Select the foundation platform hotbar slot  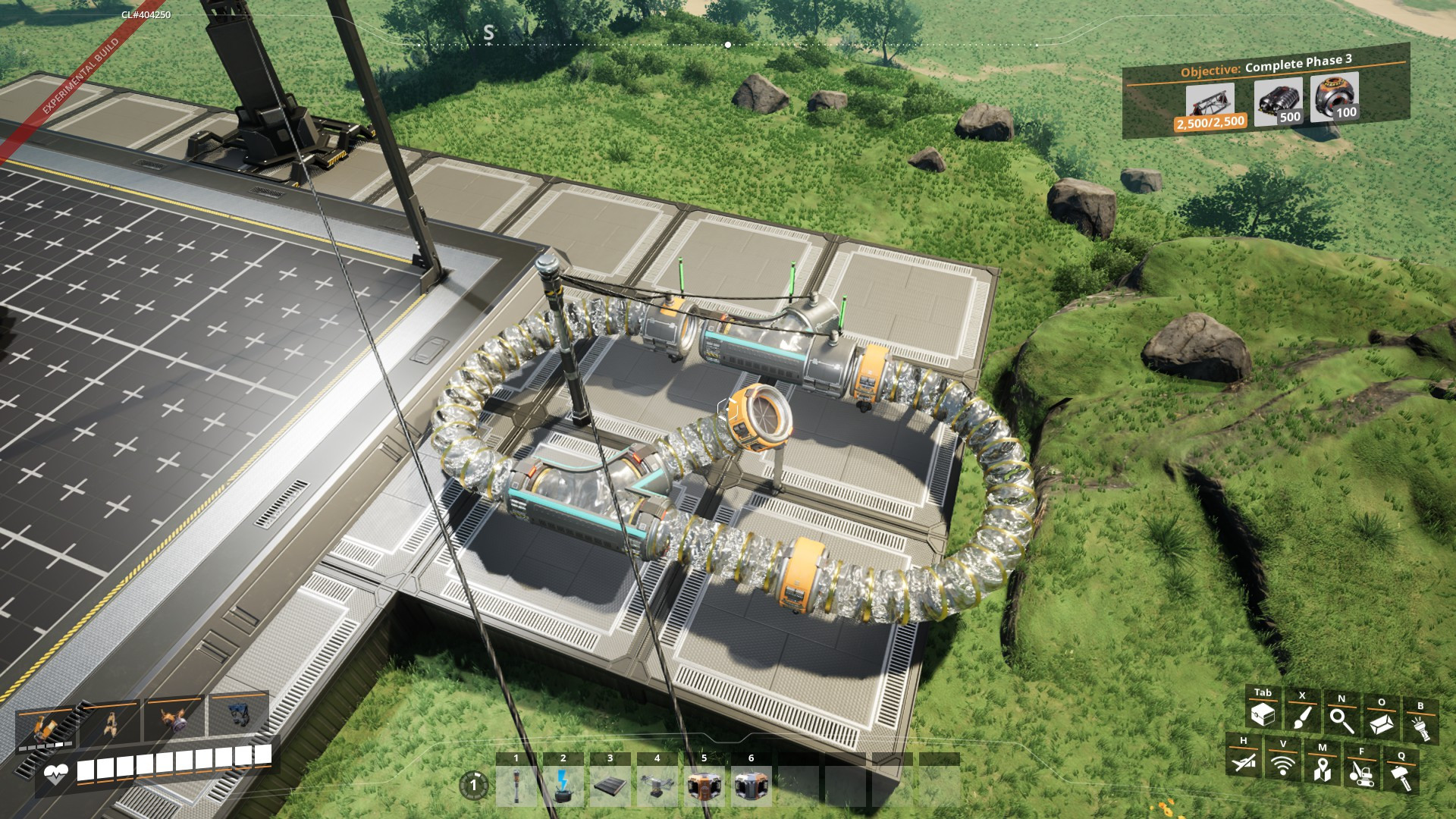point(610,786)
